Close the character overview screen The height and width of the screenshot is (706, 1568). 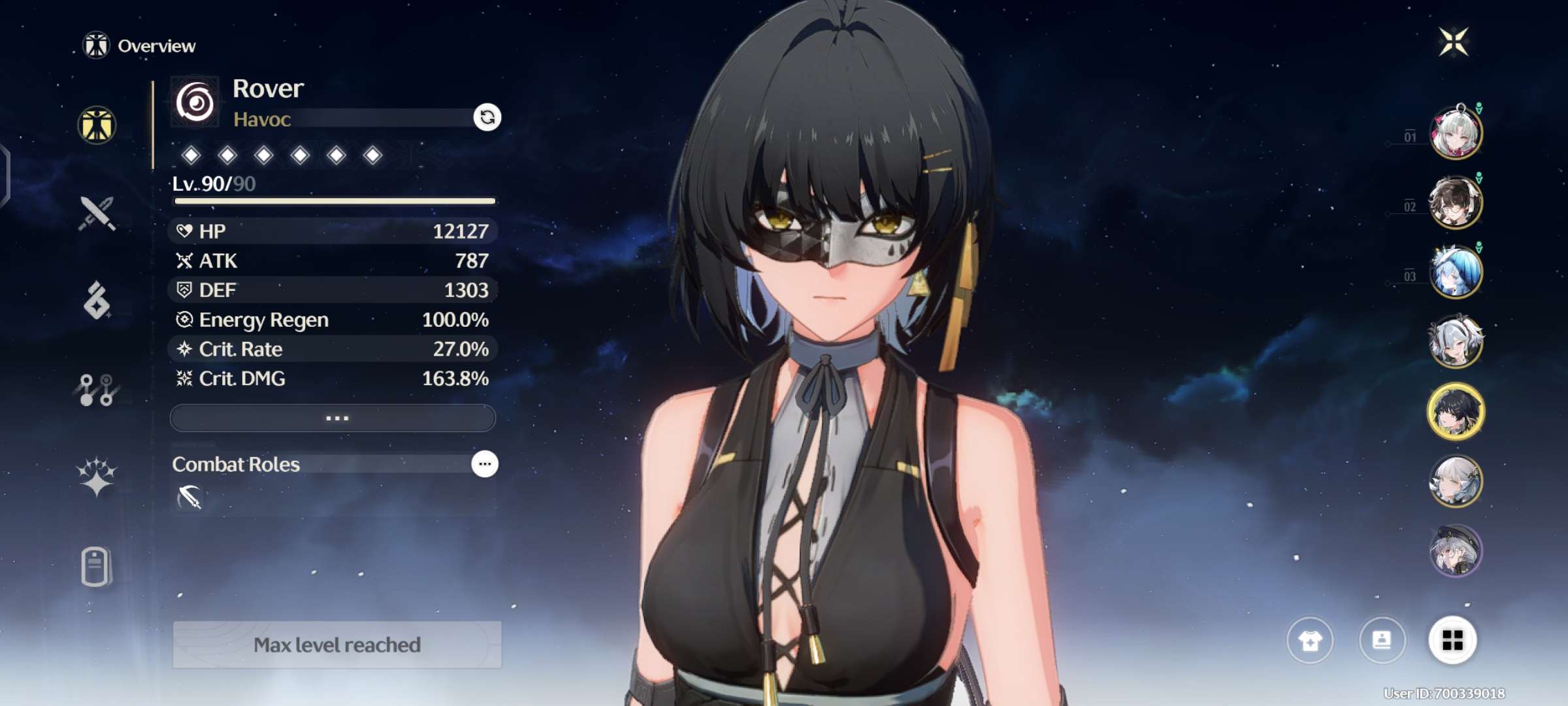[x=1454, y=42]
